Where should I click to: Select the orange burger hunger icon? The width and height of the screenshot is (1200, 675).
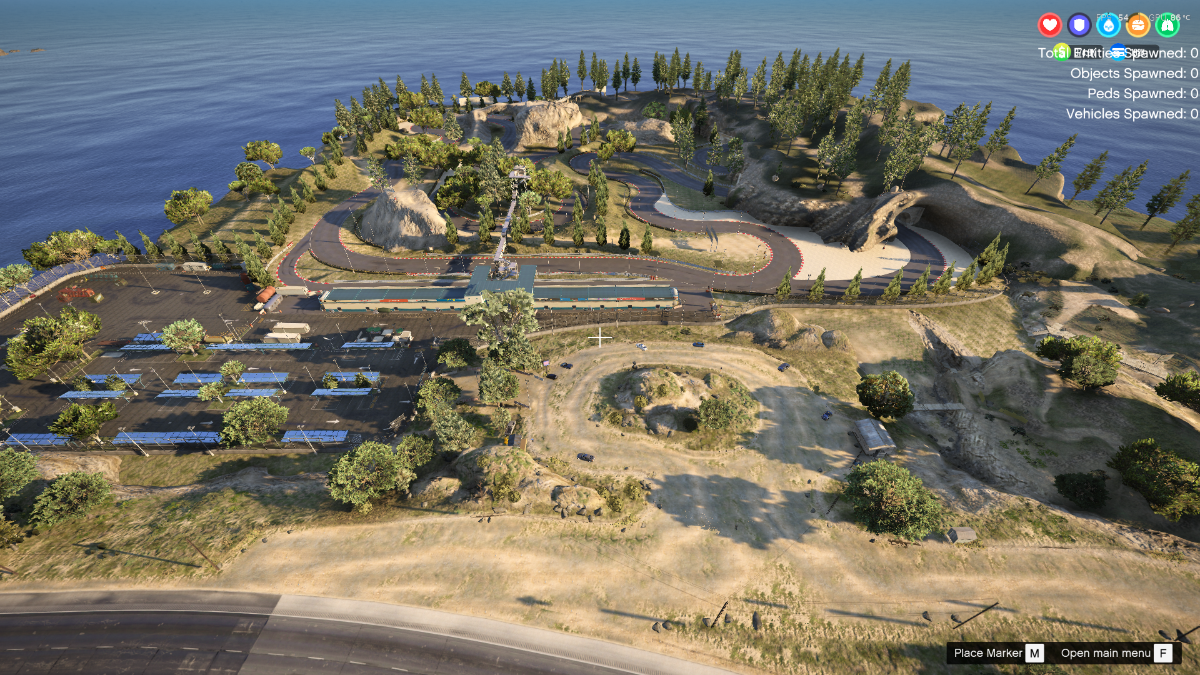click(x=1138, y=25)
